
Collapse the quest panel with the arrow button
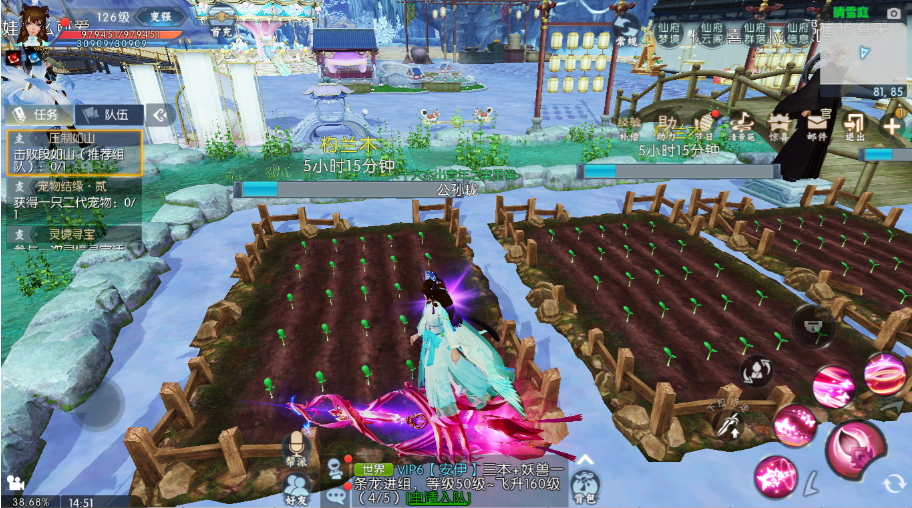point(160,114)
